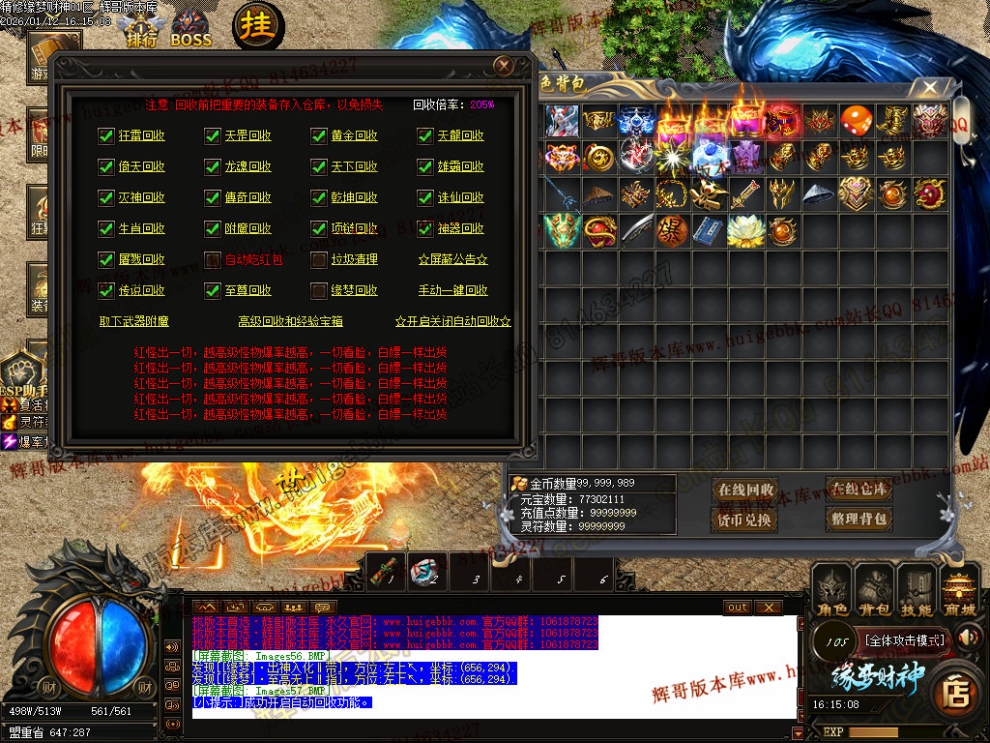The height and width of the screenshot is (743, 990).
Task: Sort the bag with 整理背包
Action: (858, 519)
